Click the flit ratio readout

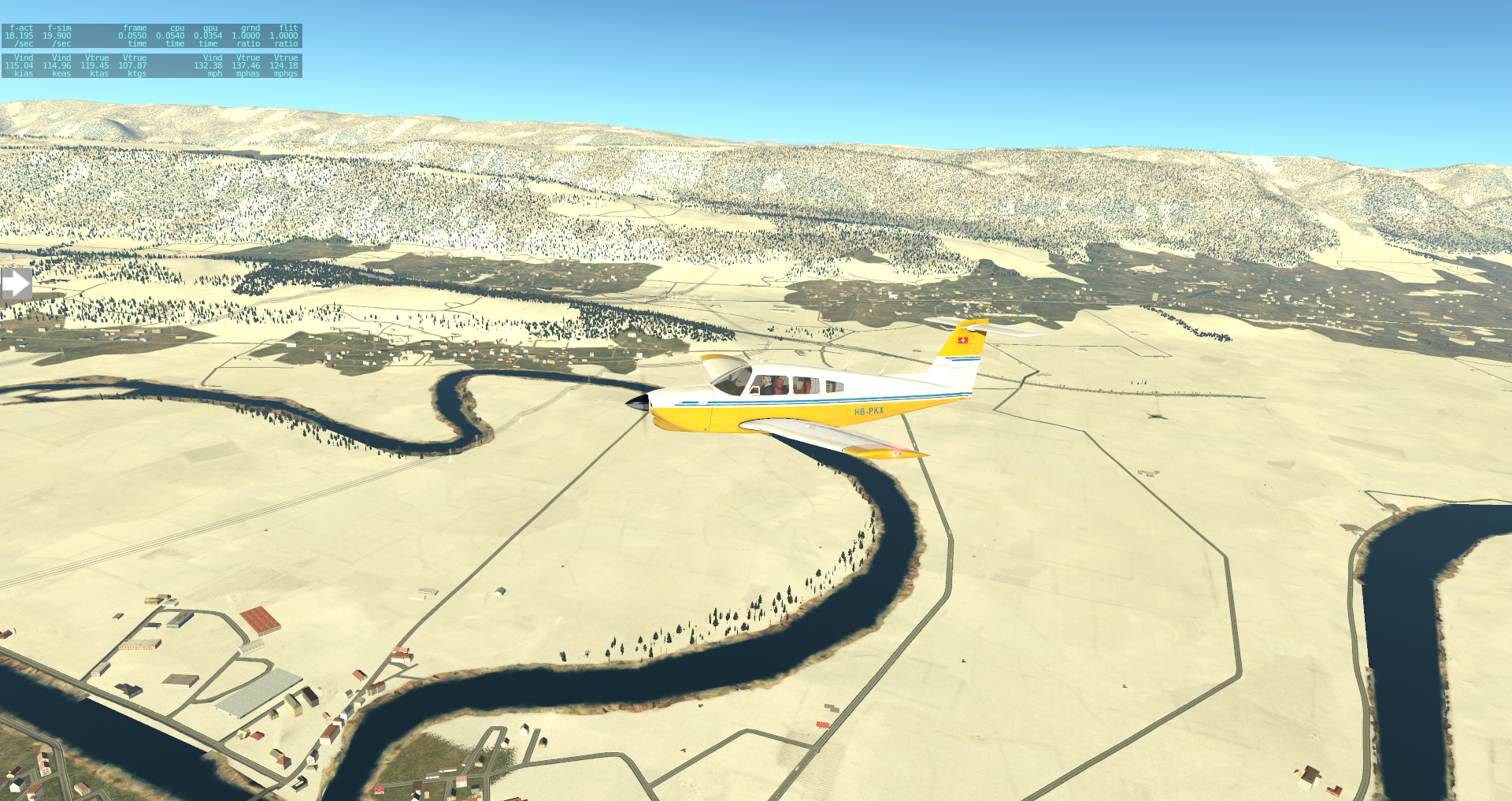(x=282, y=35)
